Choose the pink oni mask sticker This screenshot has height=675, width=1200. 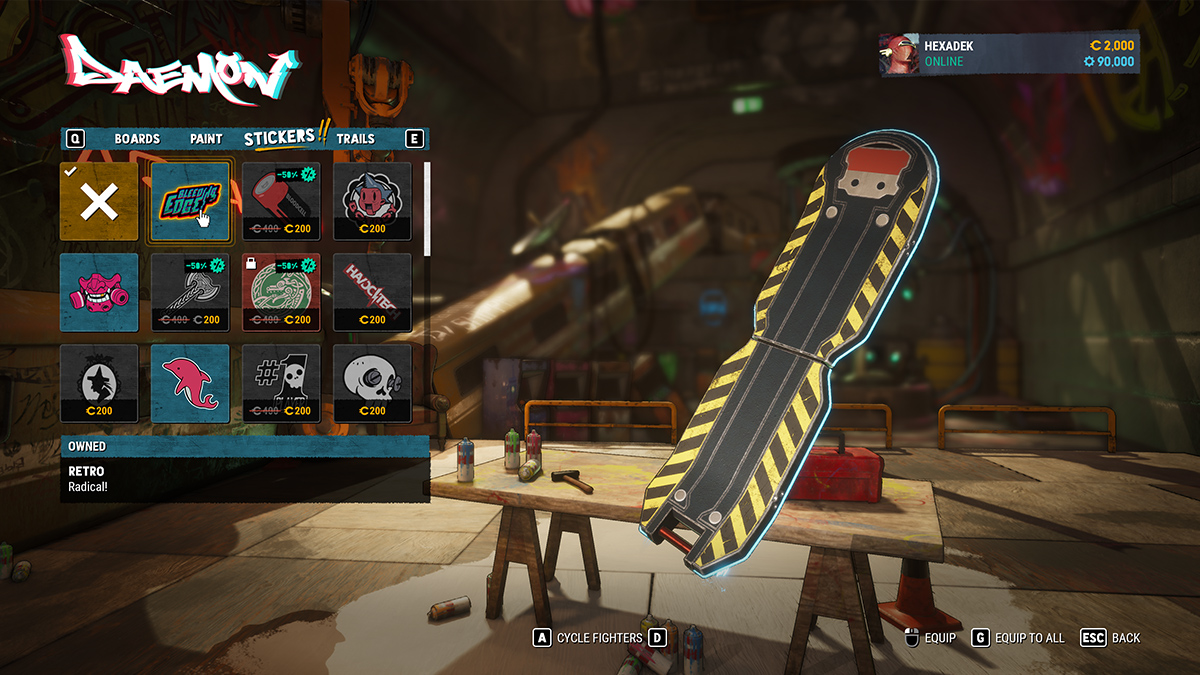(x=99, y=292)
